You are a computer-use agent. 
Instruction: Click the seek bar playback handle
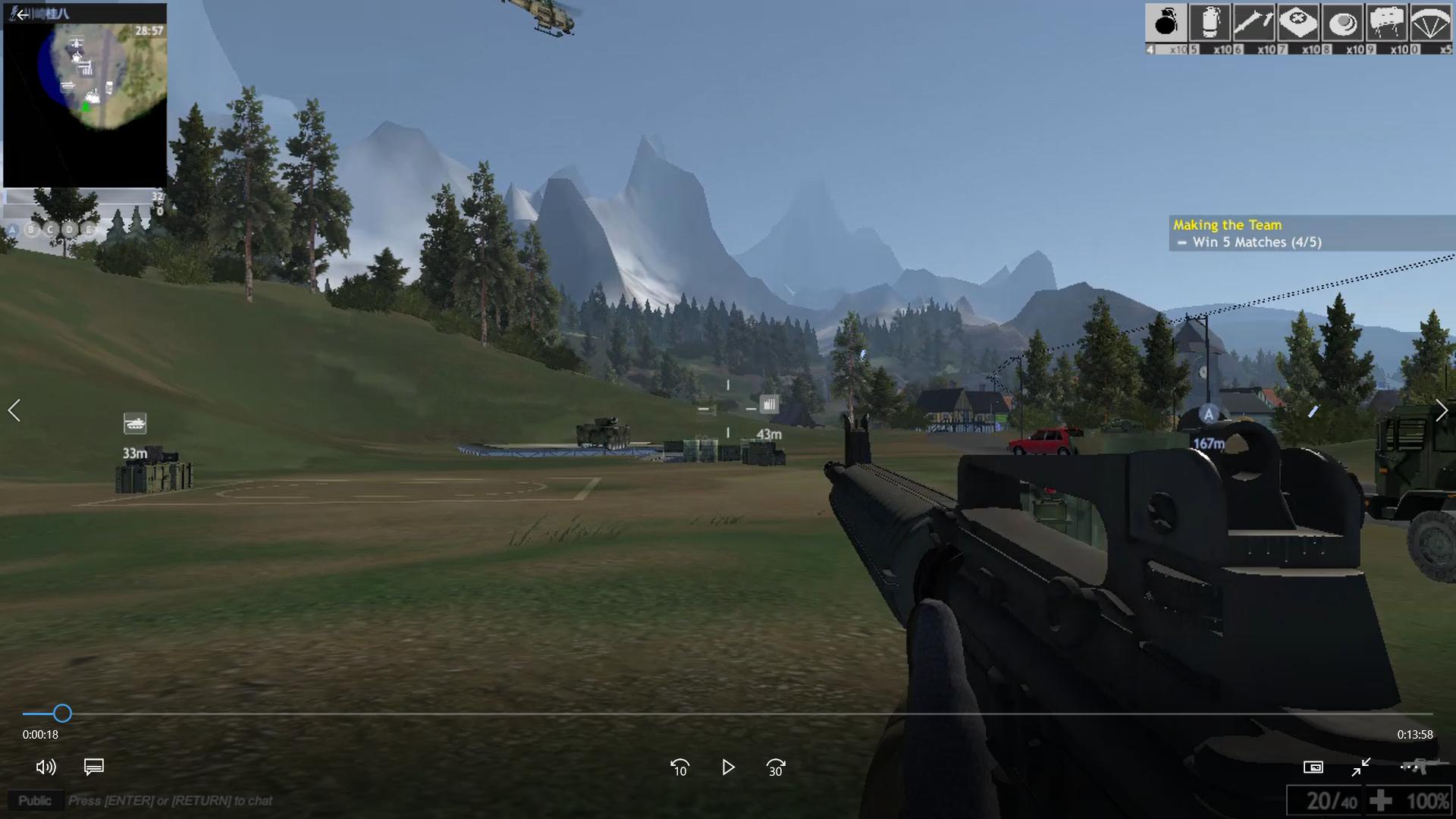click(61, 714)
